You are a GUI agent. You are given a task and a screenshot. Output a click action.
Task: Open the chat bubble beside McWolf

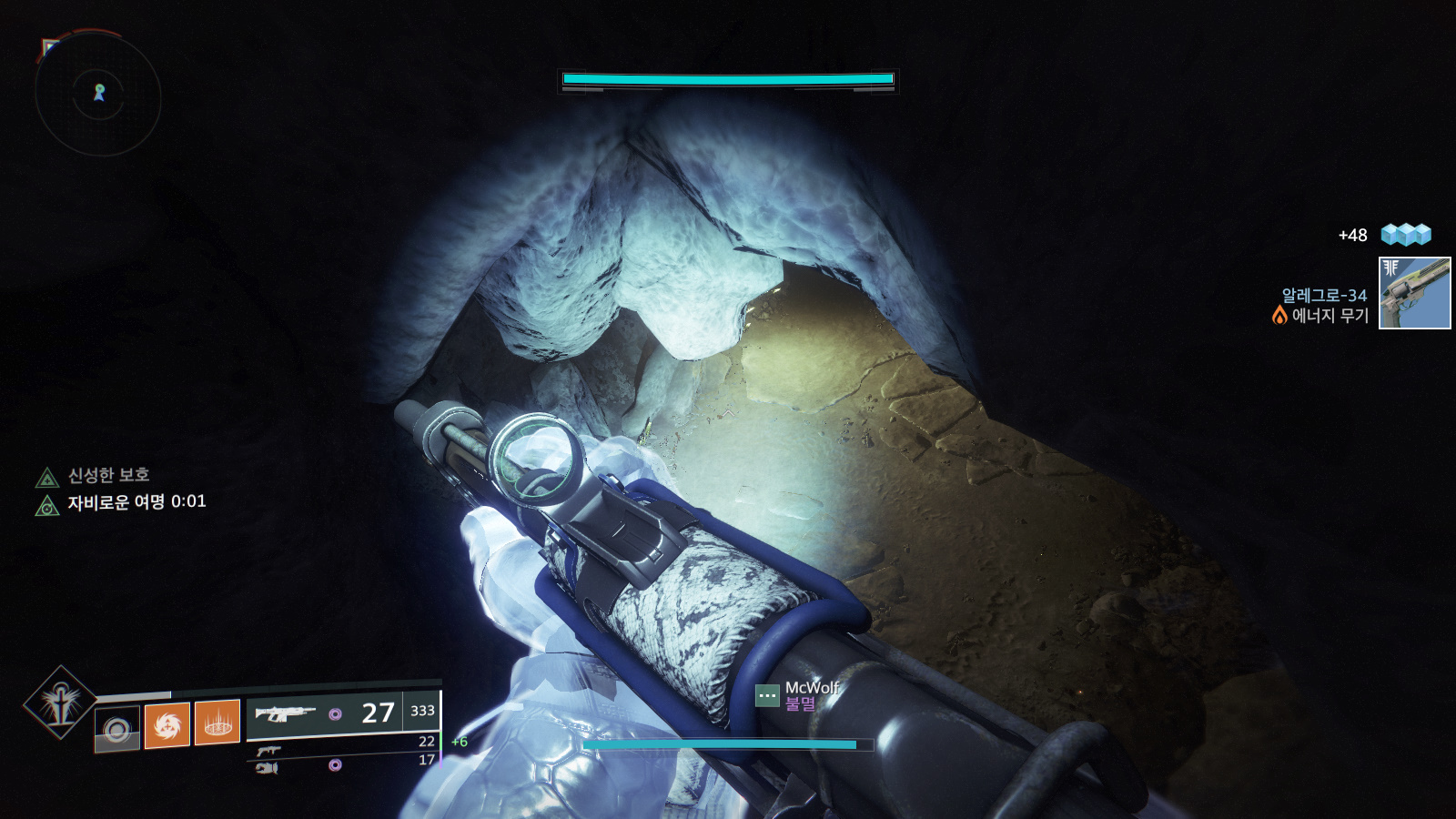coord(767,696)
